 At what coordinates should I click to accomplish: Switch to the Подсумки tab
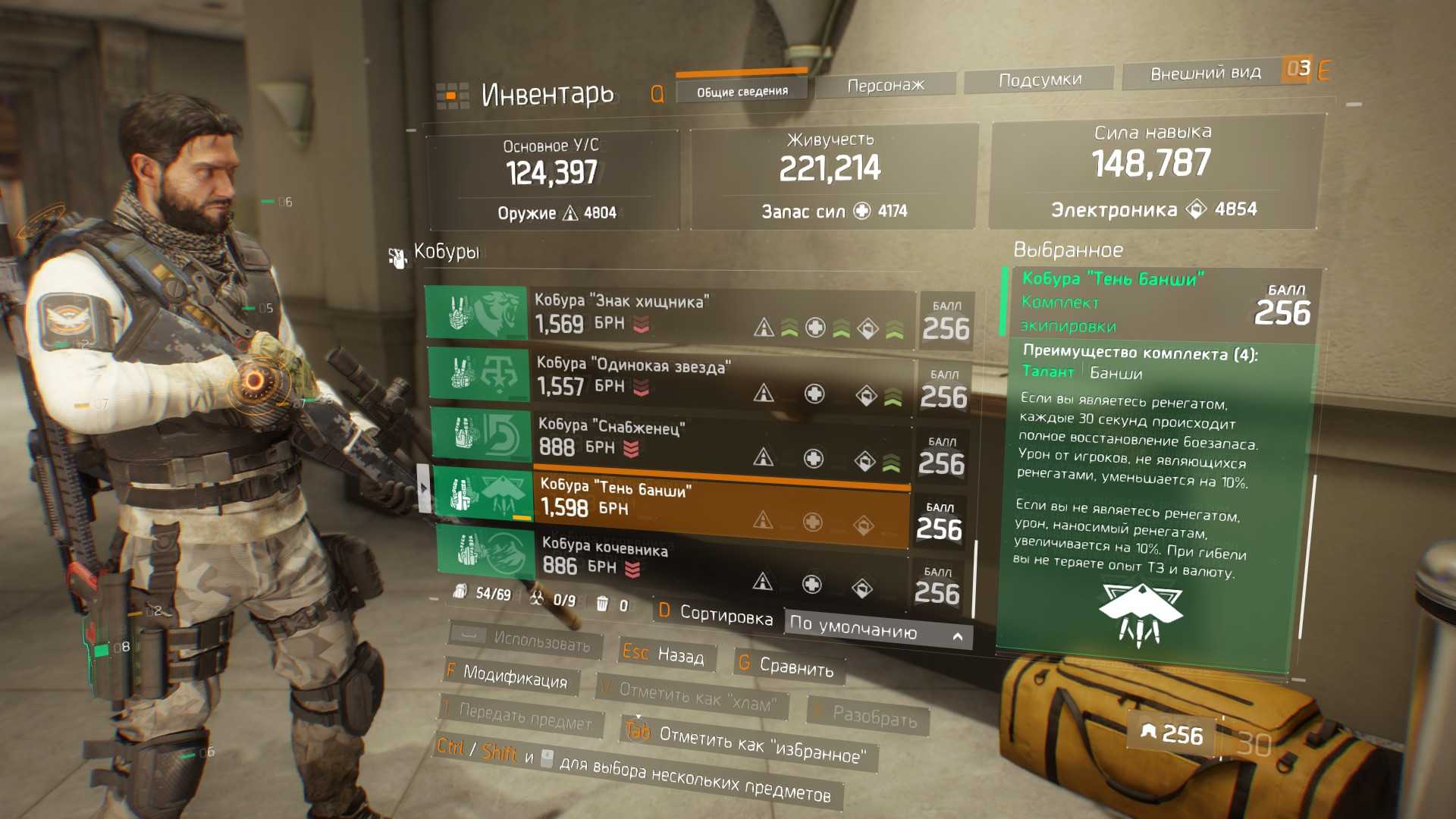(1039, 80)
